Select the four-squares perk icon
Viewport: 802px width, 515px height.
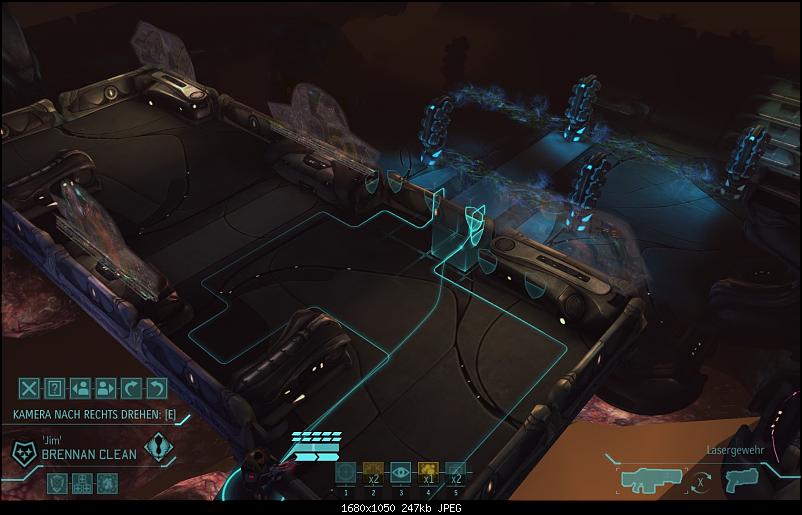coord(84,483)
